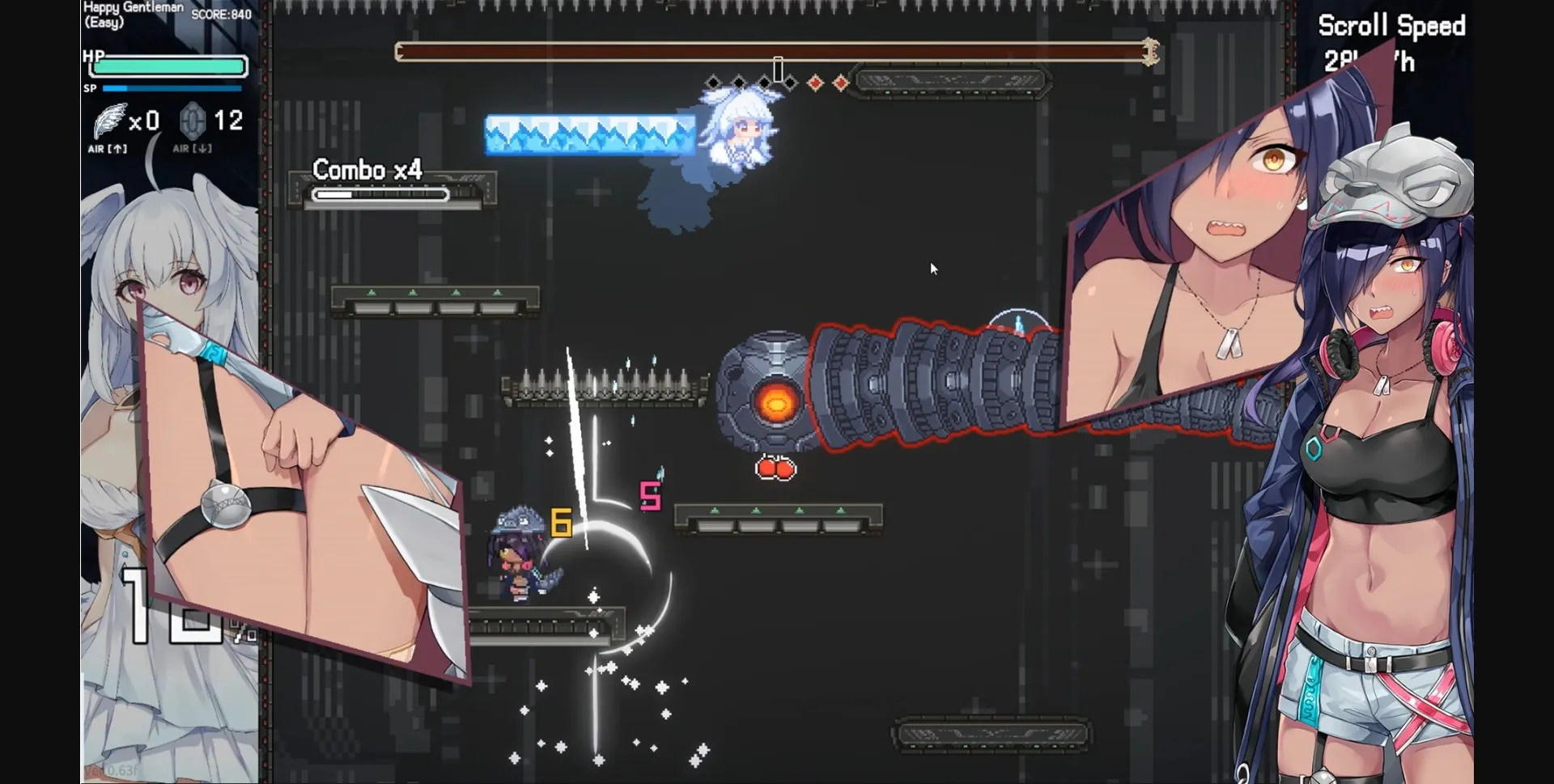Screen dimensions: 1554x784
Task: Click the crystal AIR item icon
Action: coord(192,121)
